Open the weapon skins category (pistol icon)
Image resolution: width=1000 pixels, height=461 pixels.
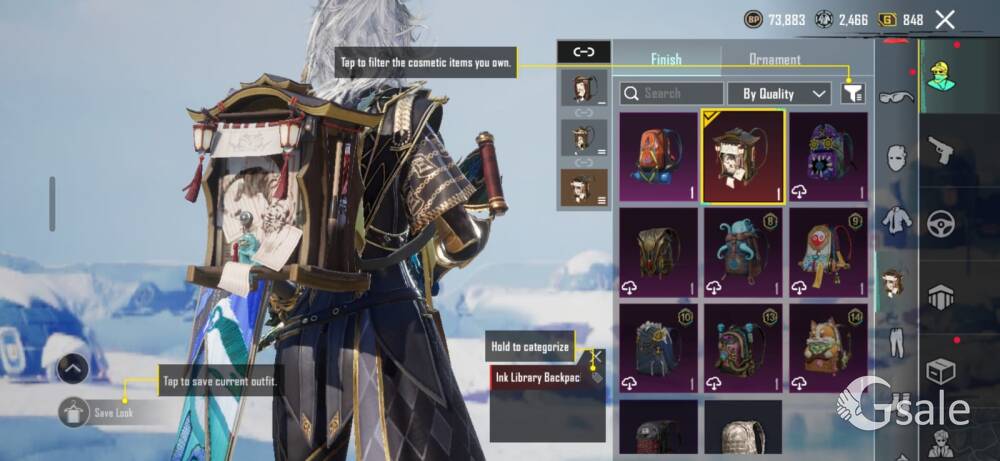click(941, 152)
